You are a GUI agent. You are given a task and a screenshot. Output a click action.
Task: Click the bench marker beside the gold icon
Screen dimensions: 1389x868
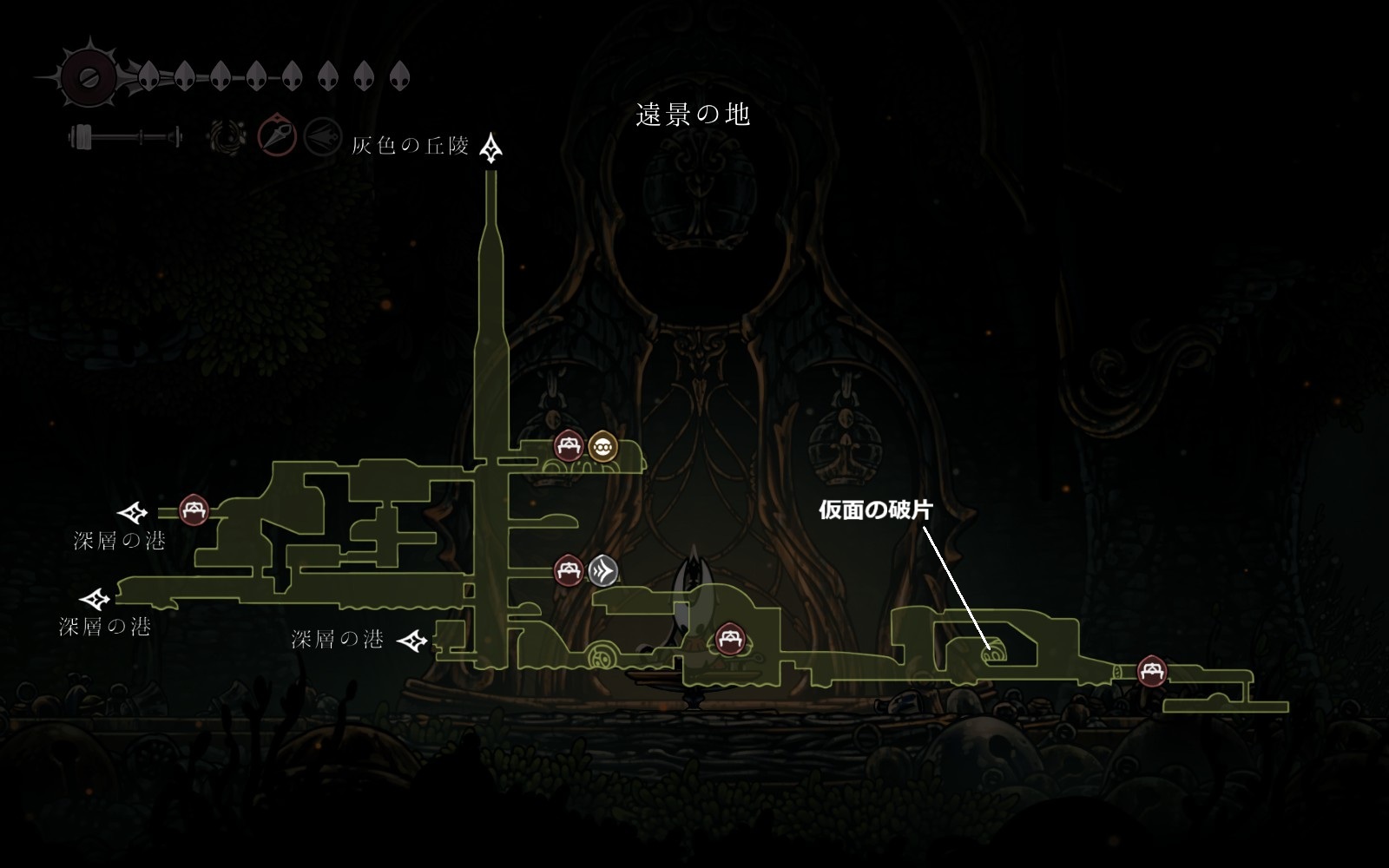point(569,446)
